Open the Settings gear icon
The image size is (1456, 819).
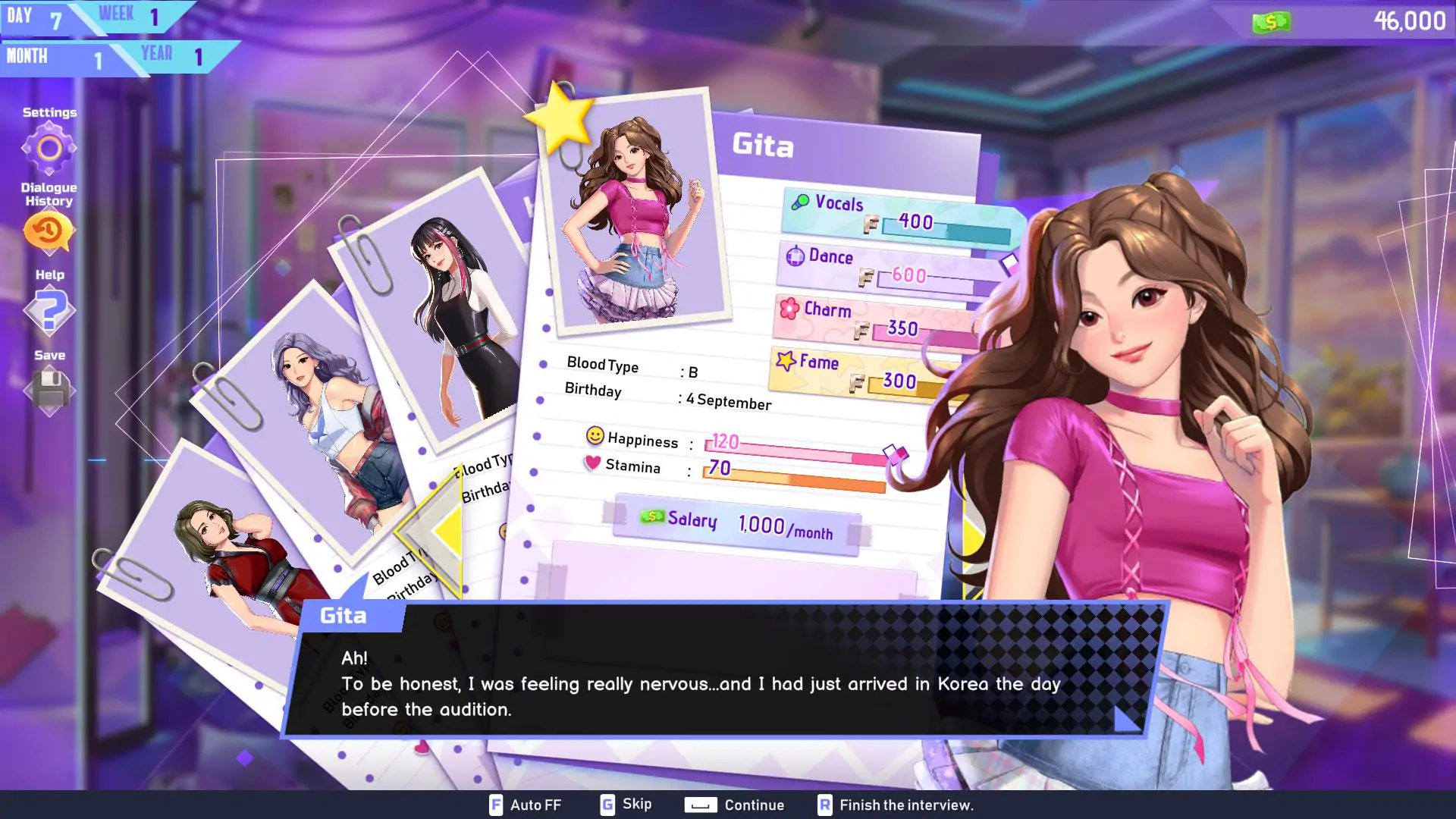click(x=49, y=148)
